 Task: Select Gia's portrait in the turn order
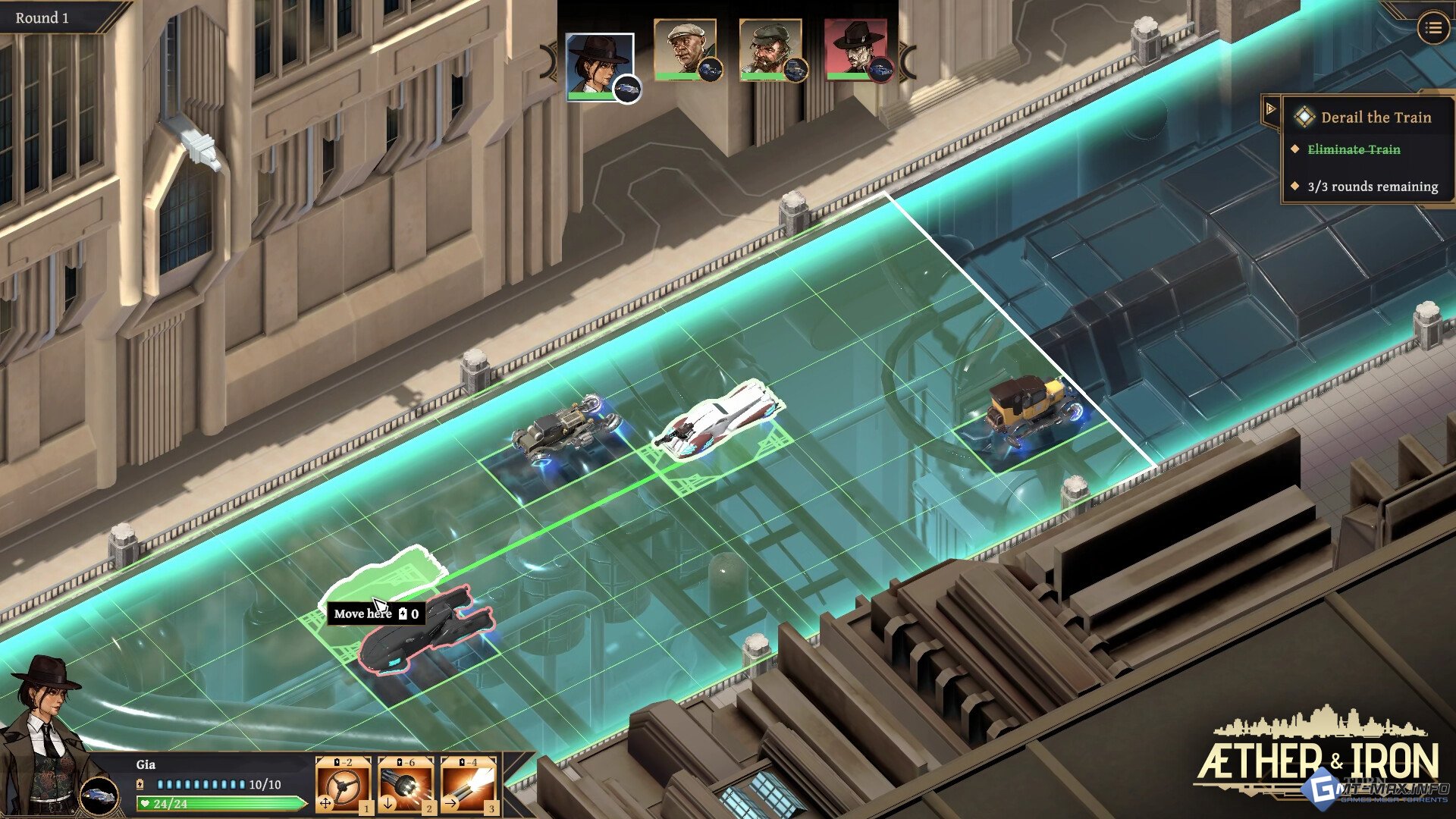(599, 66)
